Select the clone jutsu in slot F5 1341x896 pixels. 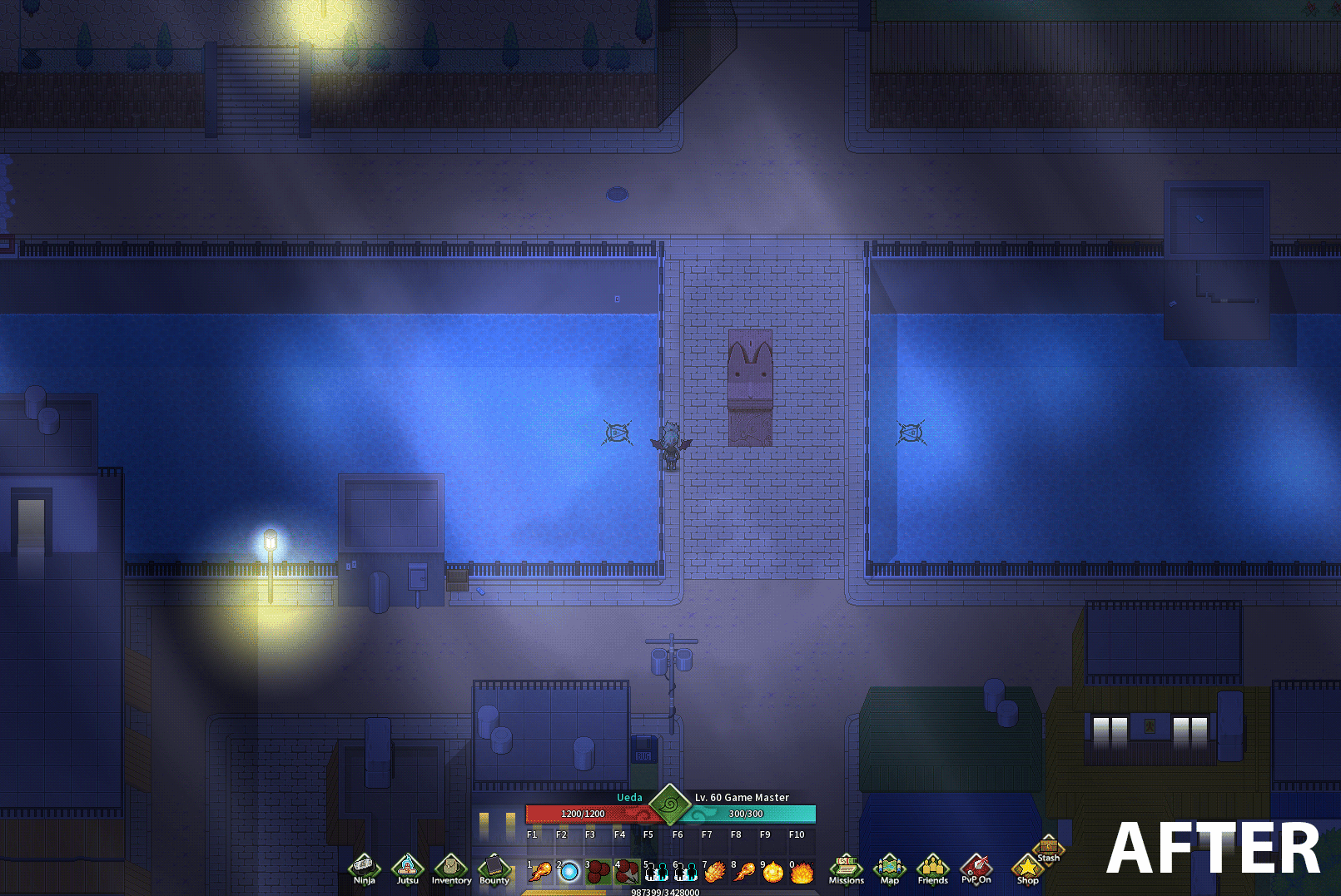656,871
